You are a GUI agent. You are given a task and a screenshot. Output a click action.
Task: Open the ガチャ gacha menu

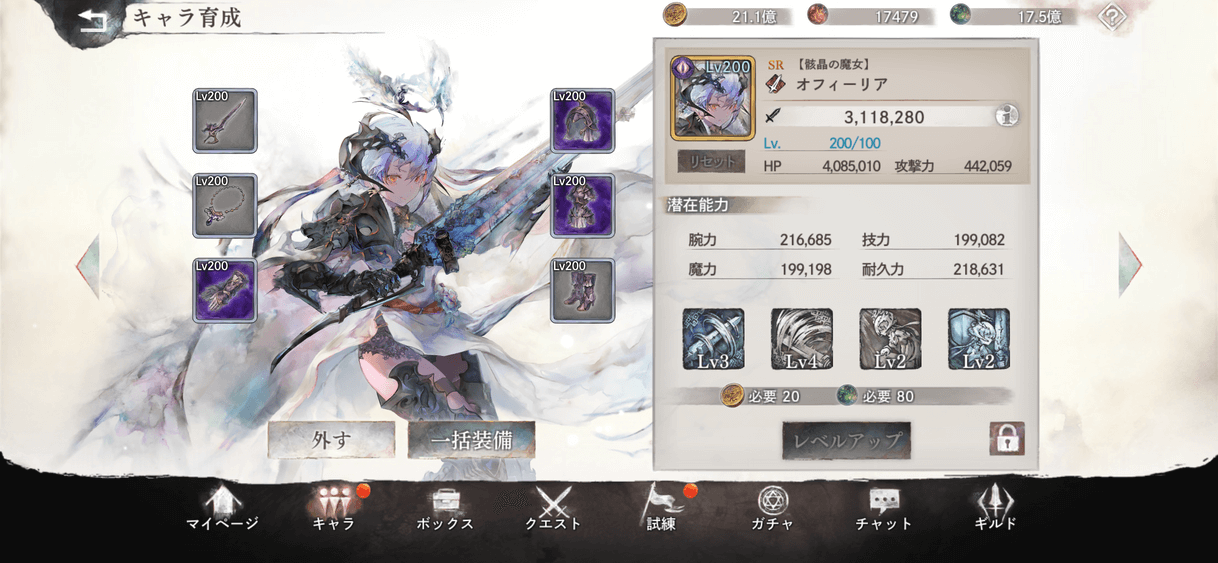pos(771,508)
